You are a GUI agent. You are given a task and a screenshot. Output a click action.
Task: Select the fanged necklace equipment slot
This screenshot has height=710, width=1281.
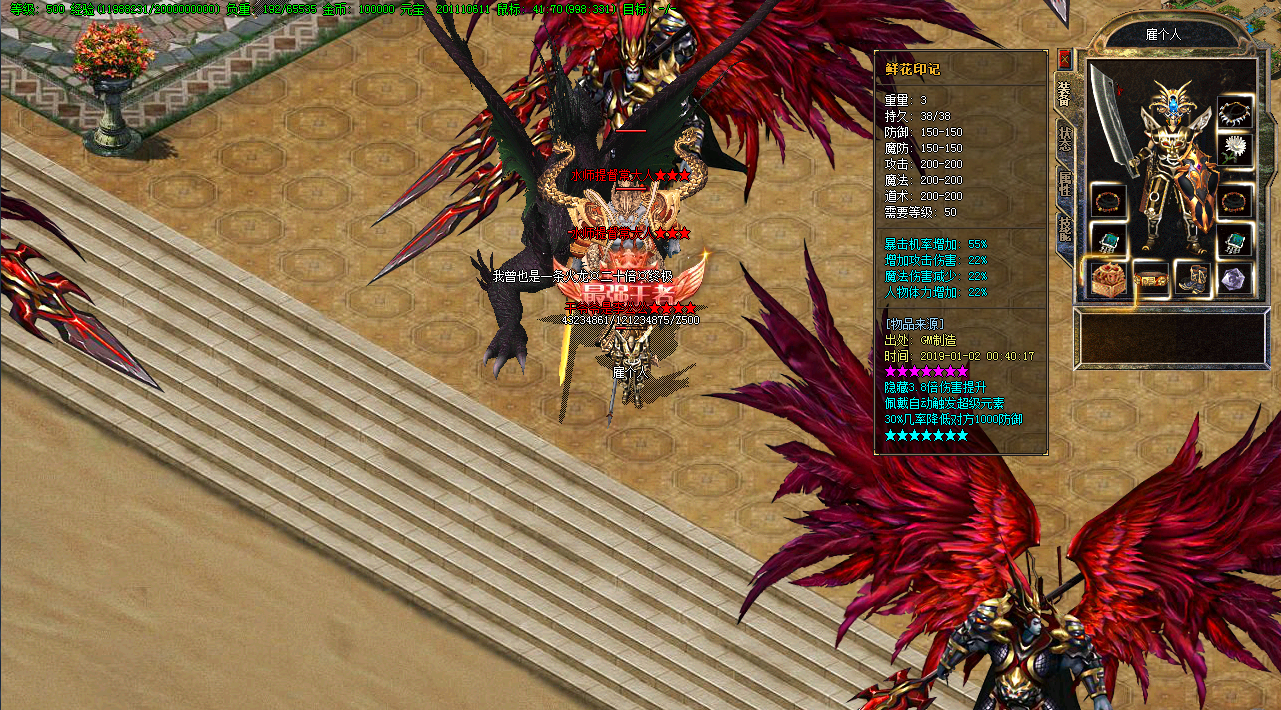(x=1235, y=112)
